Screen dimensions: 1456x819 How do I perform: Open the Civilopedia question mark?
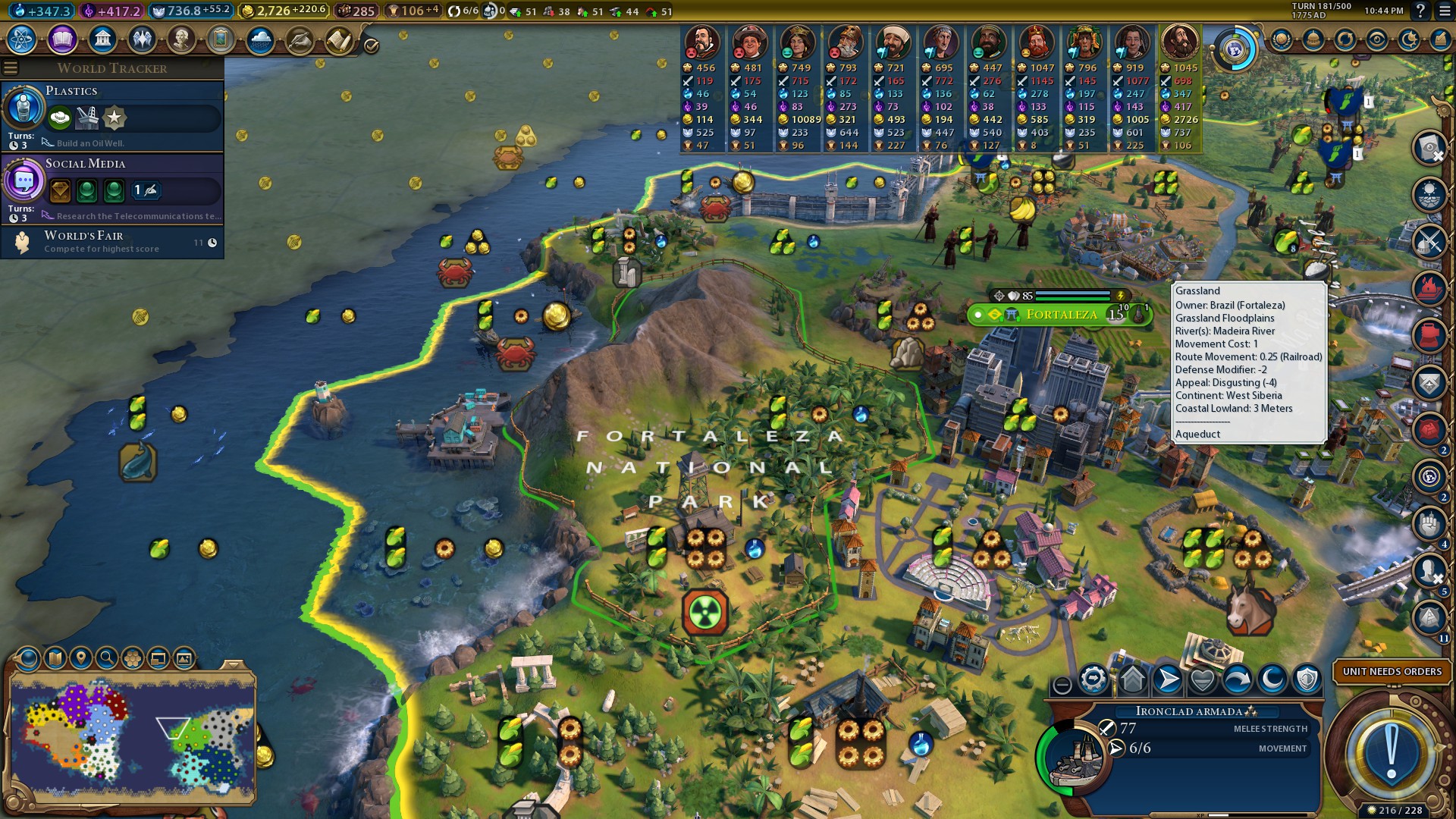click(x=1420, y=11)
